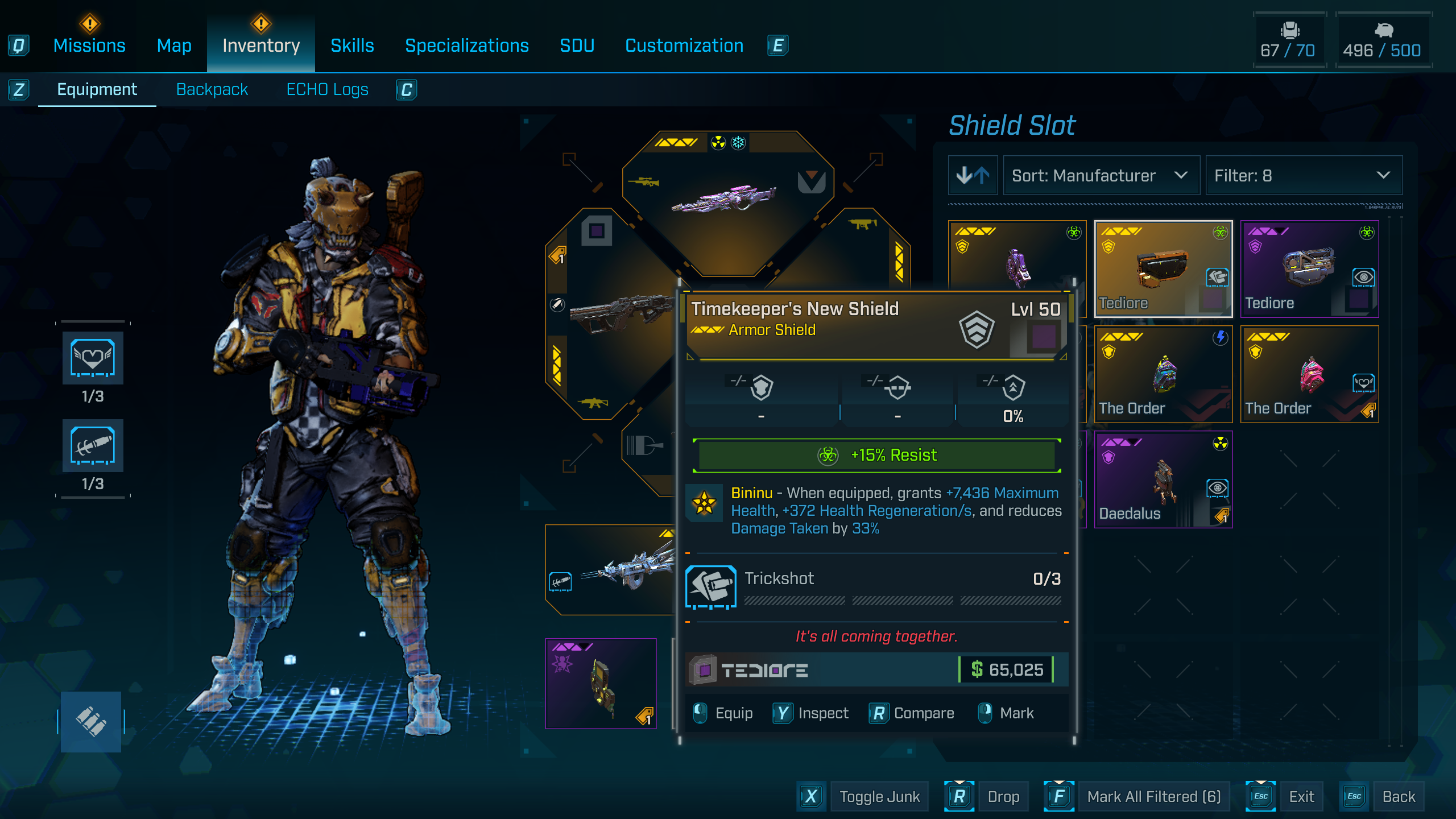Open the Skills tab
The image size is (1456, 819).
click(x=352, y=45)
